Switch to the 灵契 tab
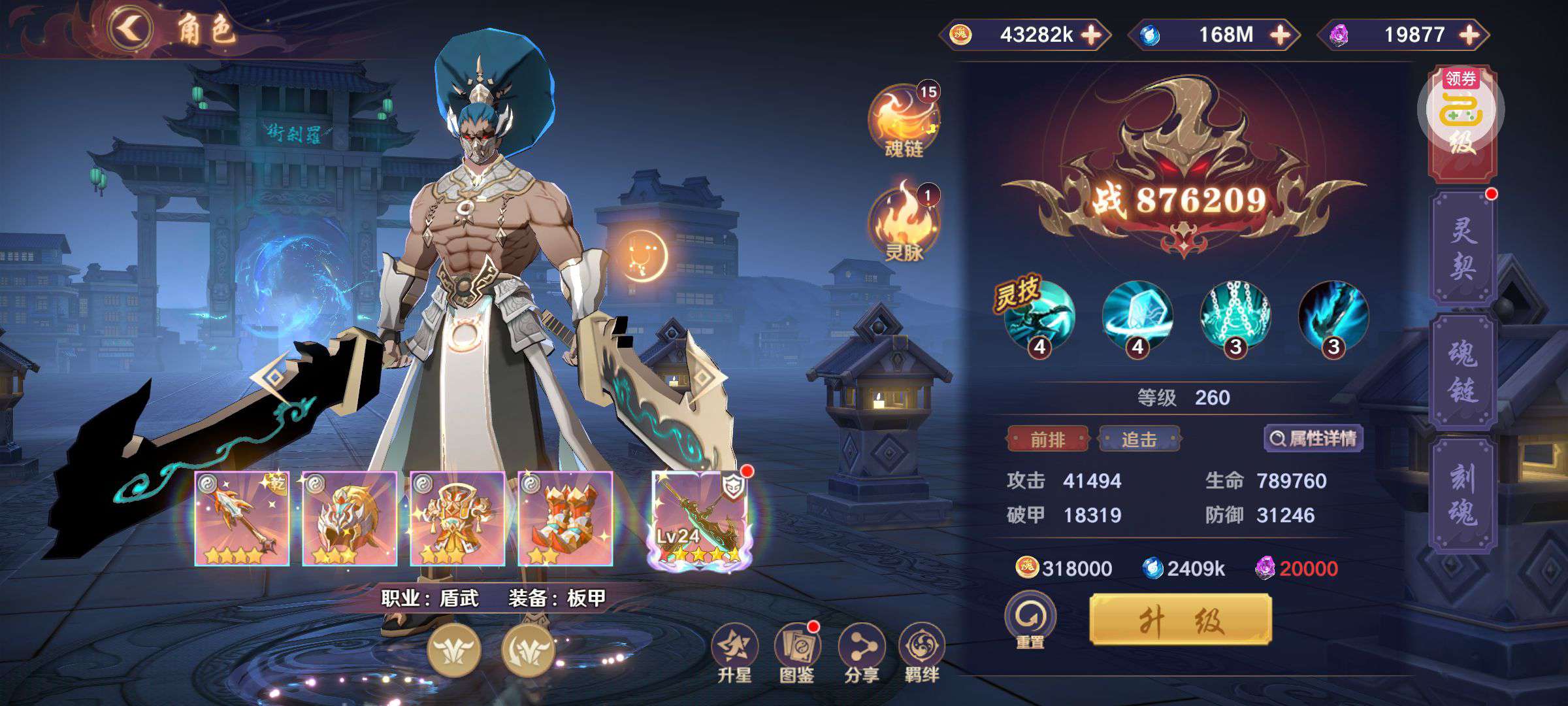The height and width of the screenshot is (706, 1568). point(1463,248)
